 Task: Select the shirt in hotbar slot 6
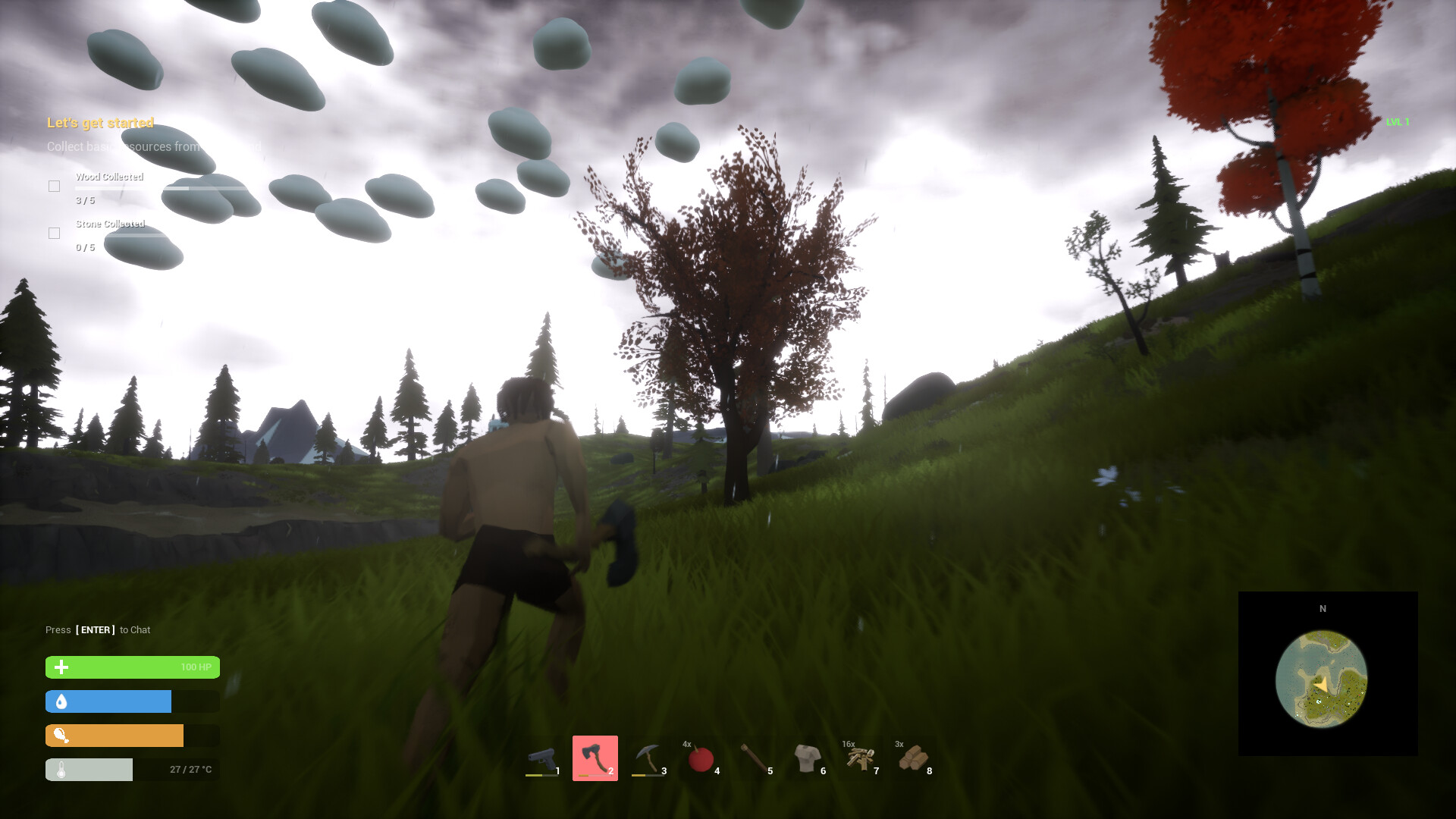[807, 758]
